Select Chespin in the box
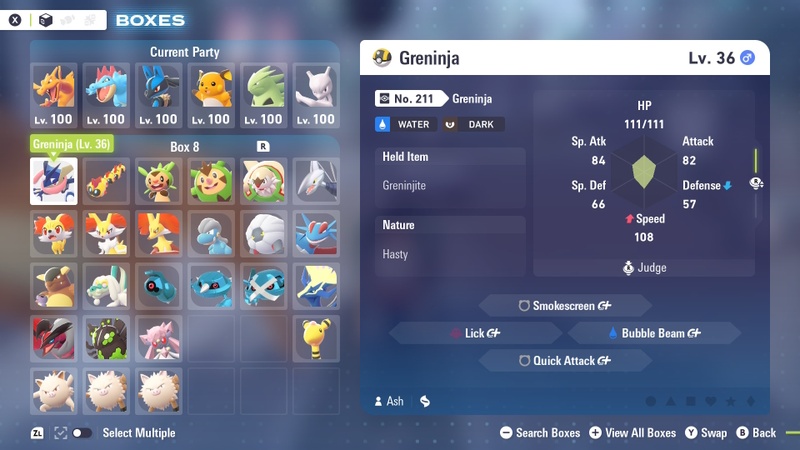 coord(160,181)
